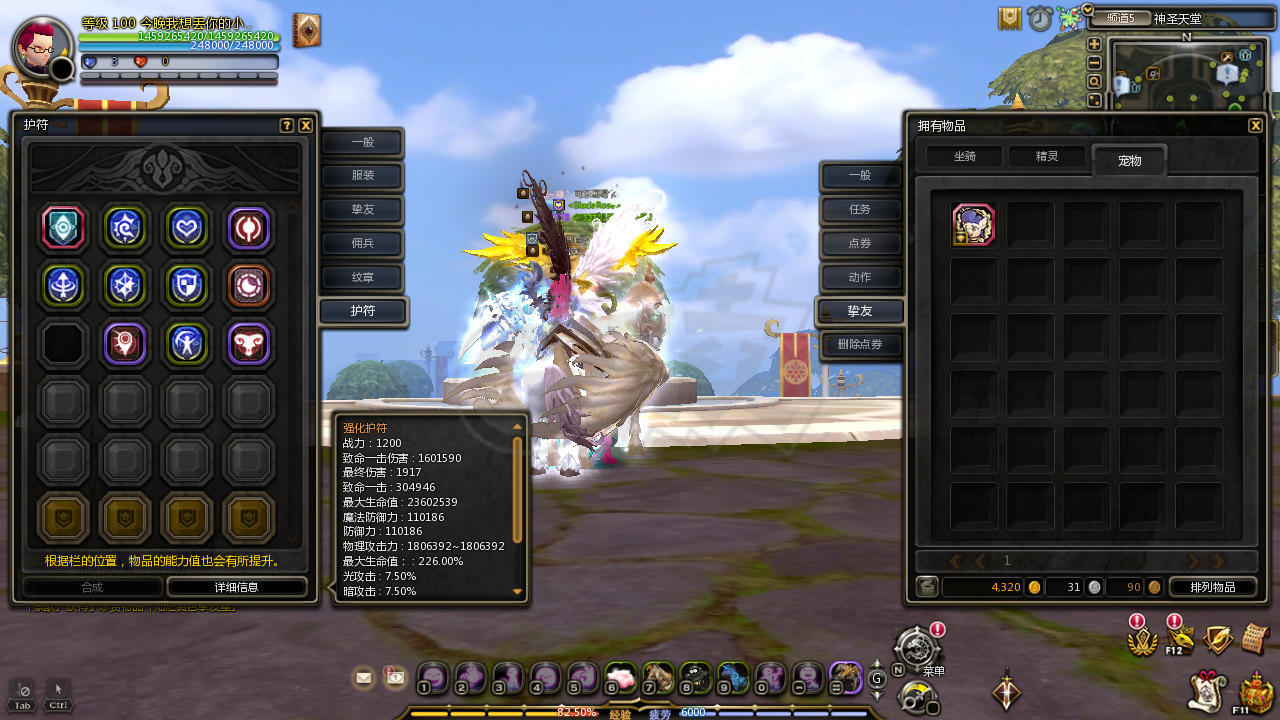Switch to the 坐骑 mount tab
This screenshot has height=720, width=1280.
pyautogui.click(x=964, y=157)
